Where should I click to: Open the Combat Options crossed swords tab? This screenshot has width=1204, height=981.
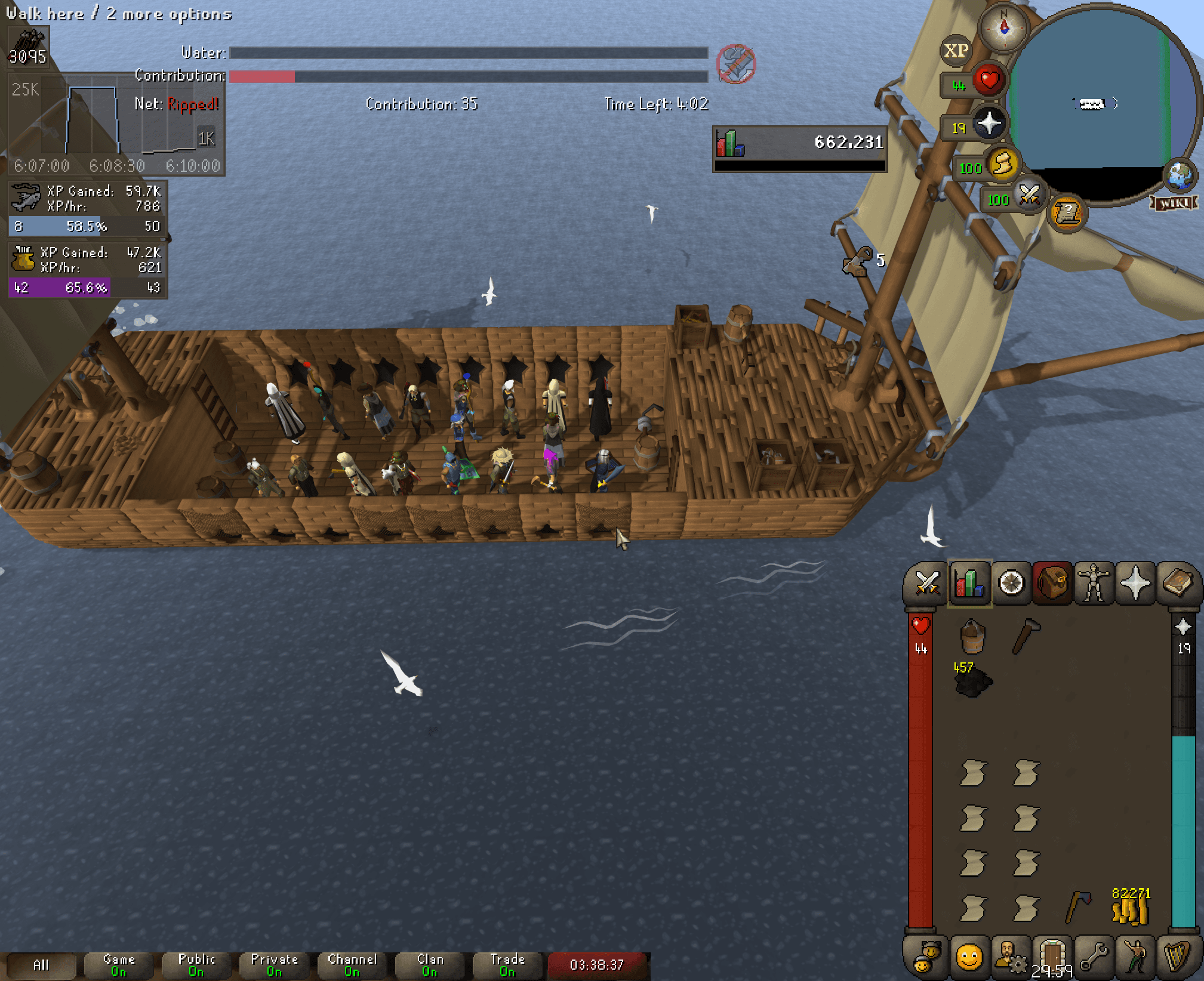pyautogui.click(x=927, y=584)
